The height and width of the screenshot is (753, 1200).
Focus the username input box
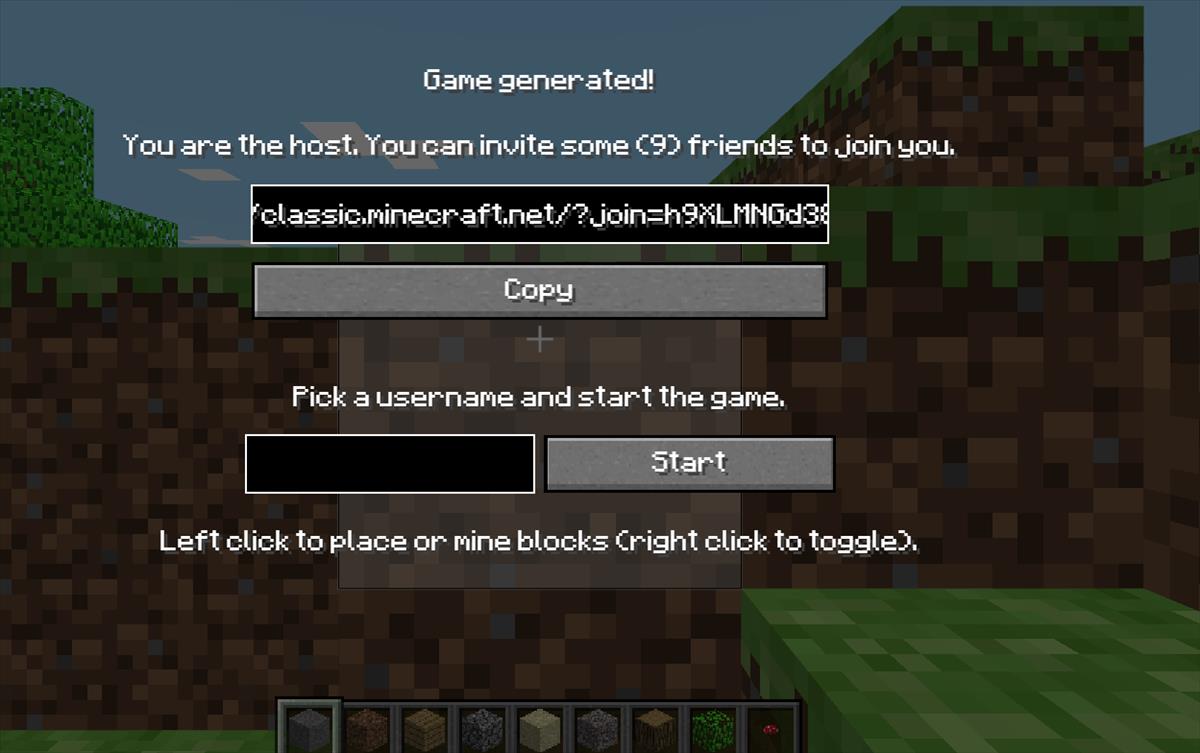(390, 464)
